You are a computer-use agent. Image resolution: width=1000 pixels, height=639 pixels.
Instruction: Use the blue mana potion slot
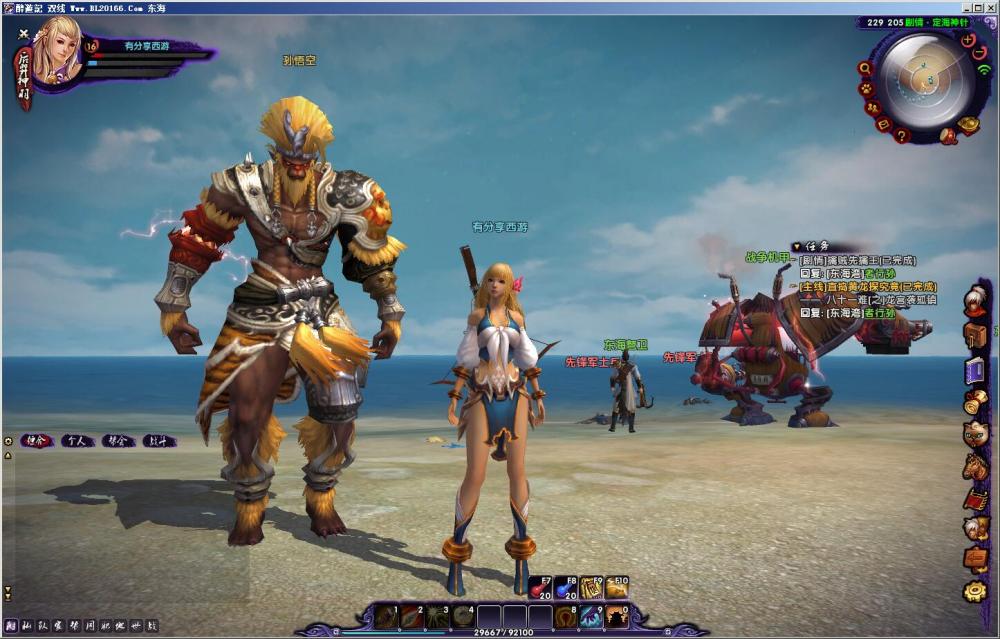tap(566, 589)
